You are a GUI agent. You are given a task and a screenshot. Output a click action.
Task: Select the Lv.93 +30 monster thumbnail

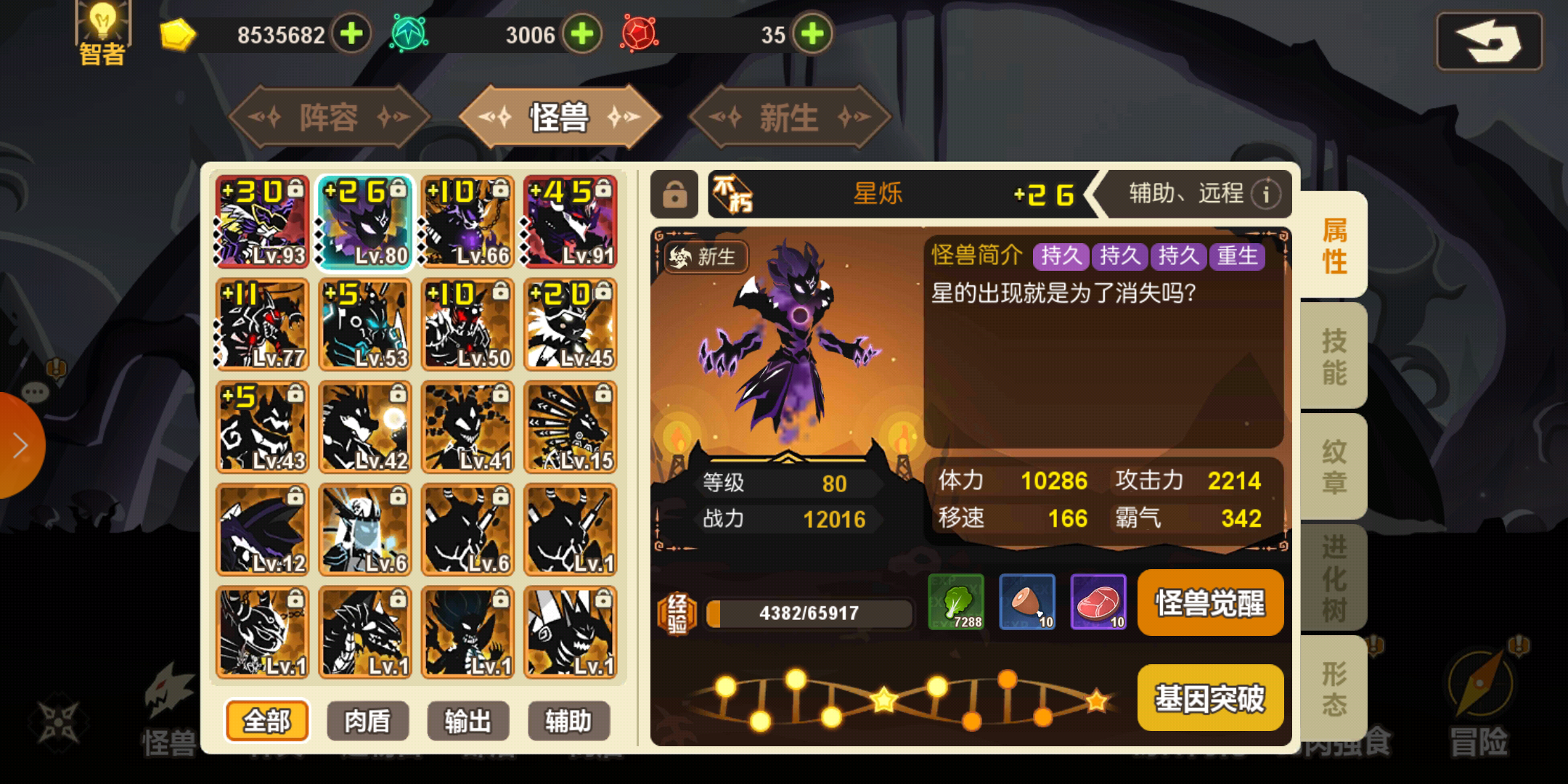(262, 222)
